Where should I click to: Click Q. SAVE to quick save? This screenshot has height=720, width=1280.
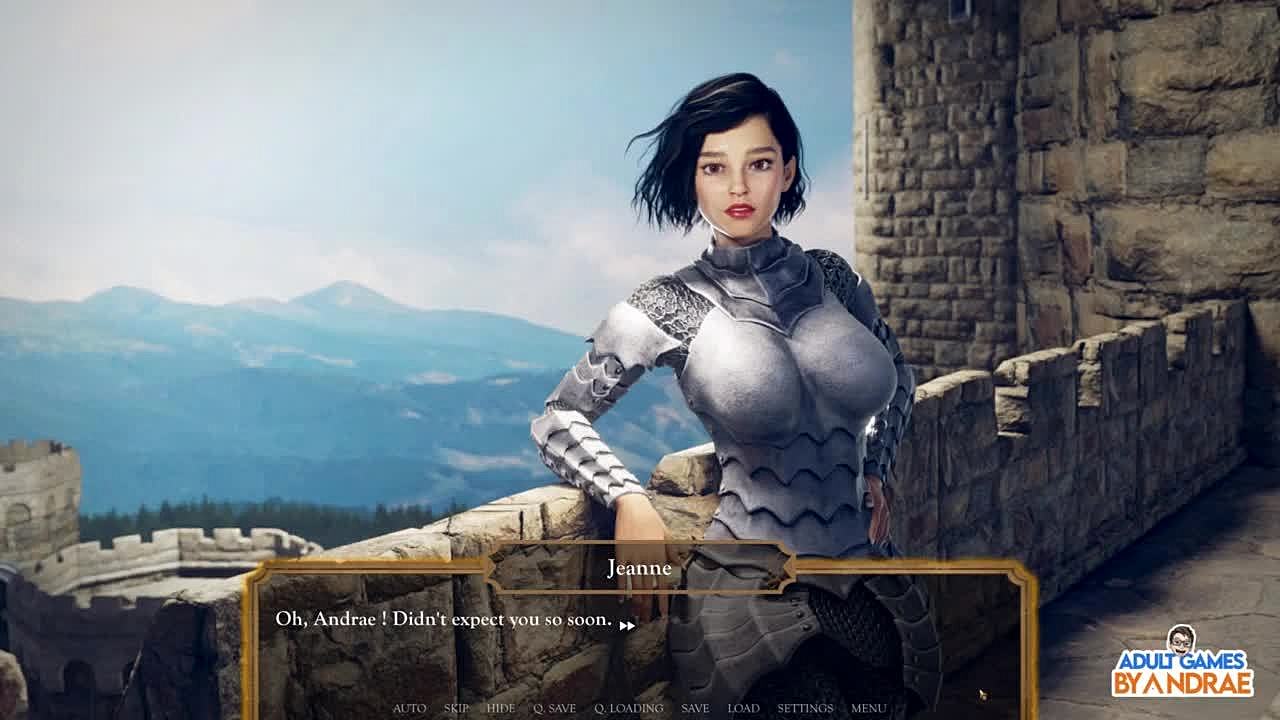pos(554,708)
